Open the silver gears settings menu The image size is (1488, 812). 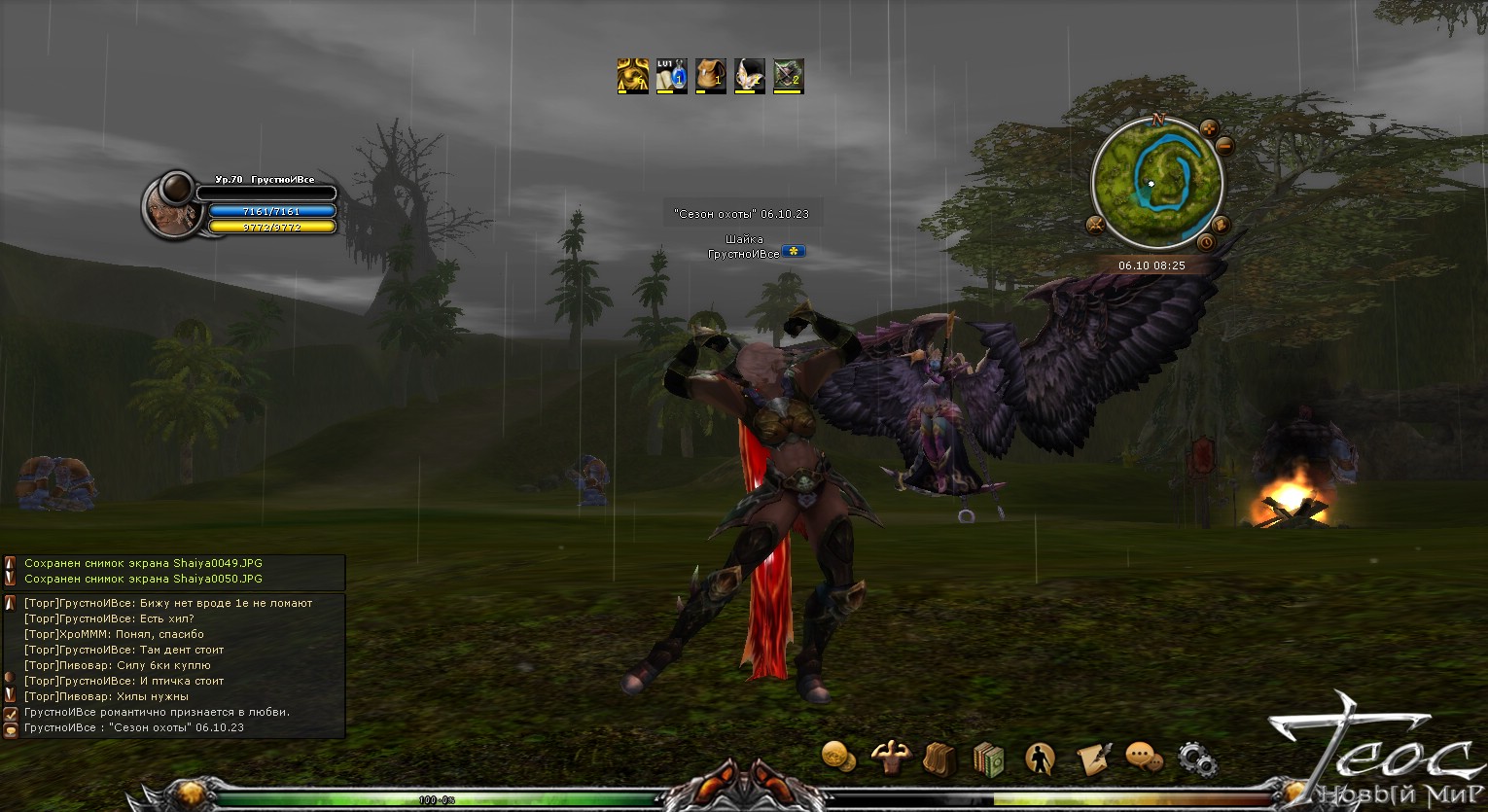point(1195,758)
